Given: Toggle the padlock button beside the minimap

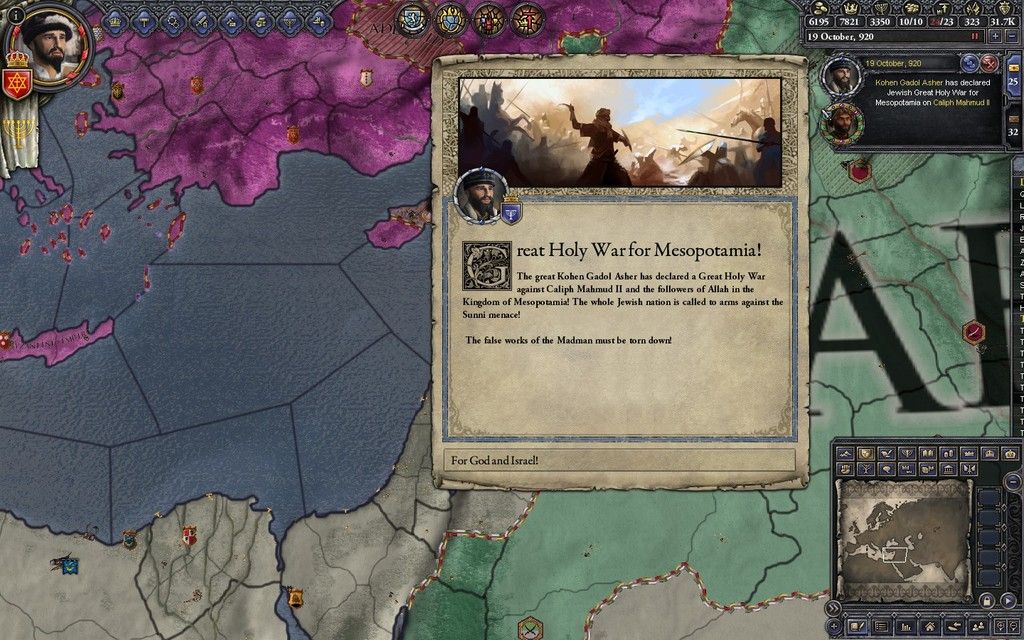Looking at the screenshot, I should point(986,602).
